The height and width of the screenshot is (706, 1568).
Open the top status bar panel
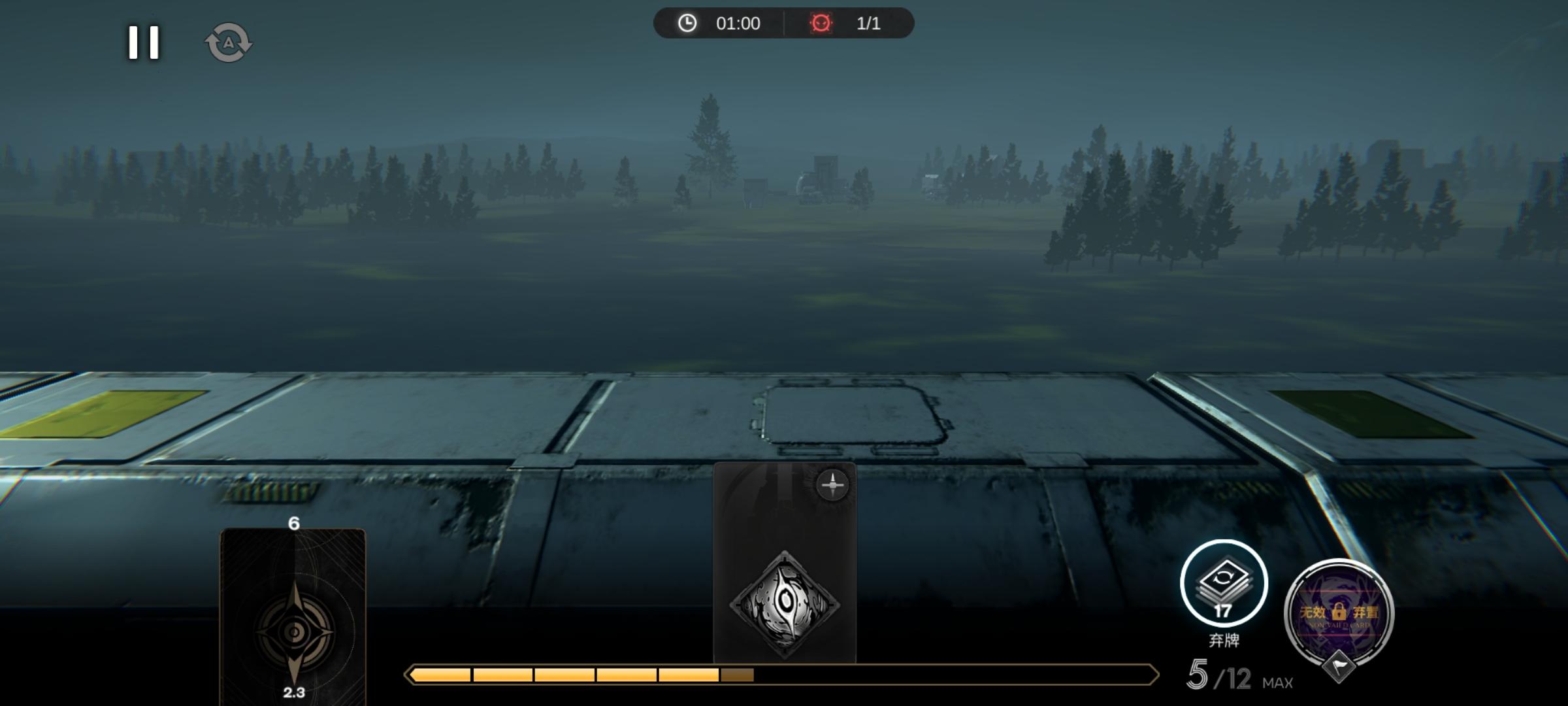(784, 24)
